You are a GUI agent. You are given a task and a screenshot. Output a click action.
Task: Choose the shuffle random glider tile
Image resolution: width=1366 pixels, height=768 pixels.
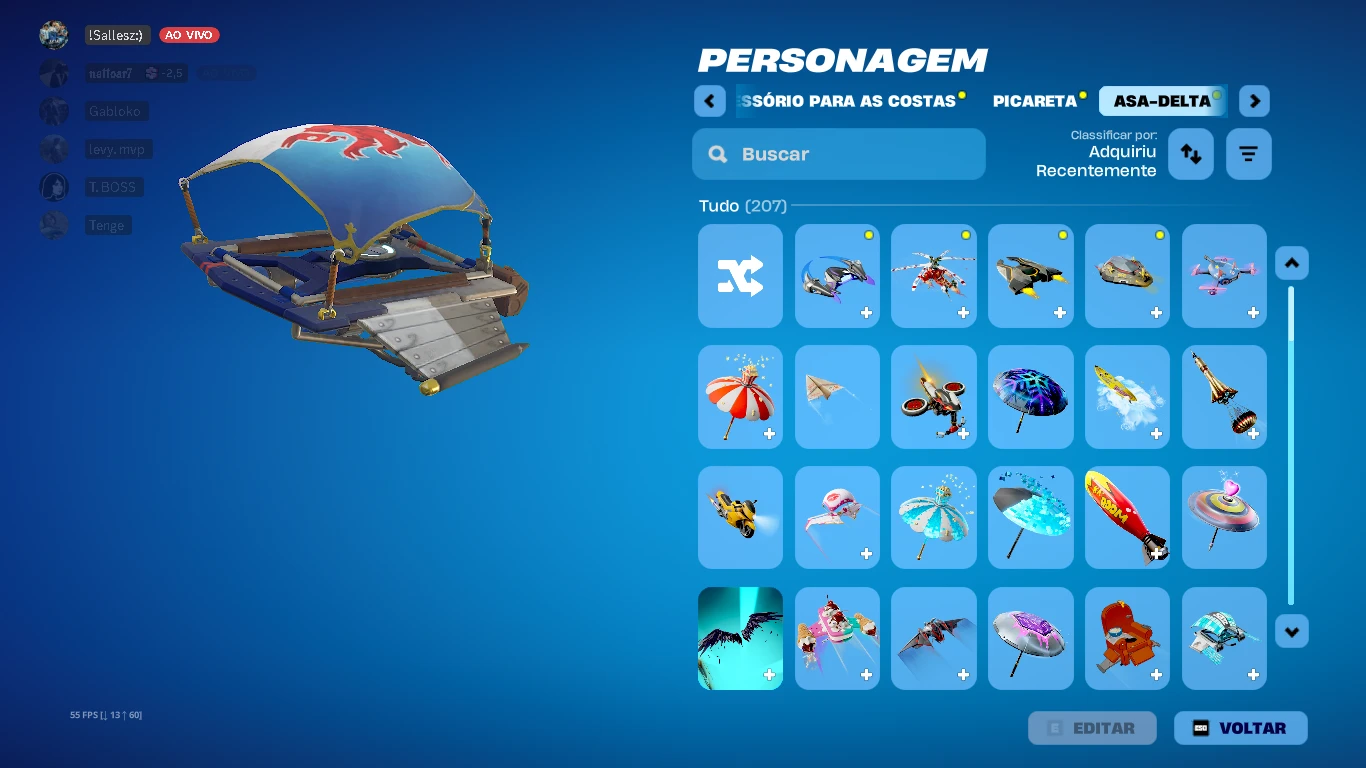click(x=740, y=276)
